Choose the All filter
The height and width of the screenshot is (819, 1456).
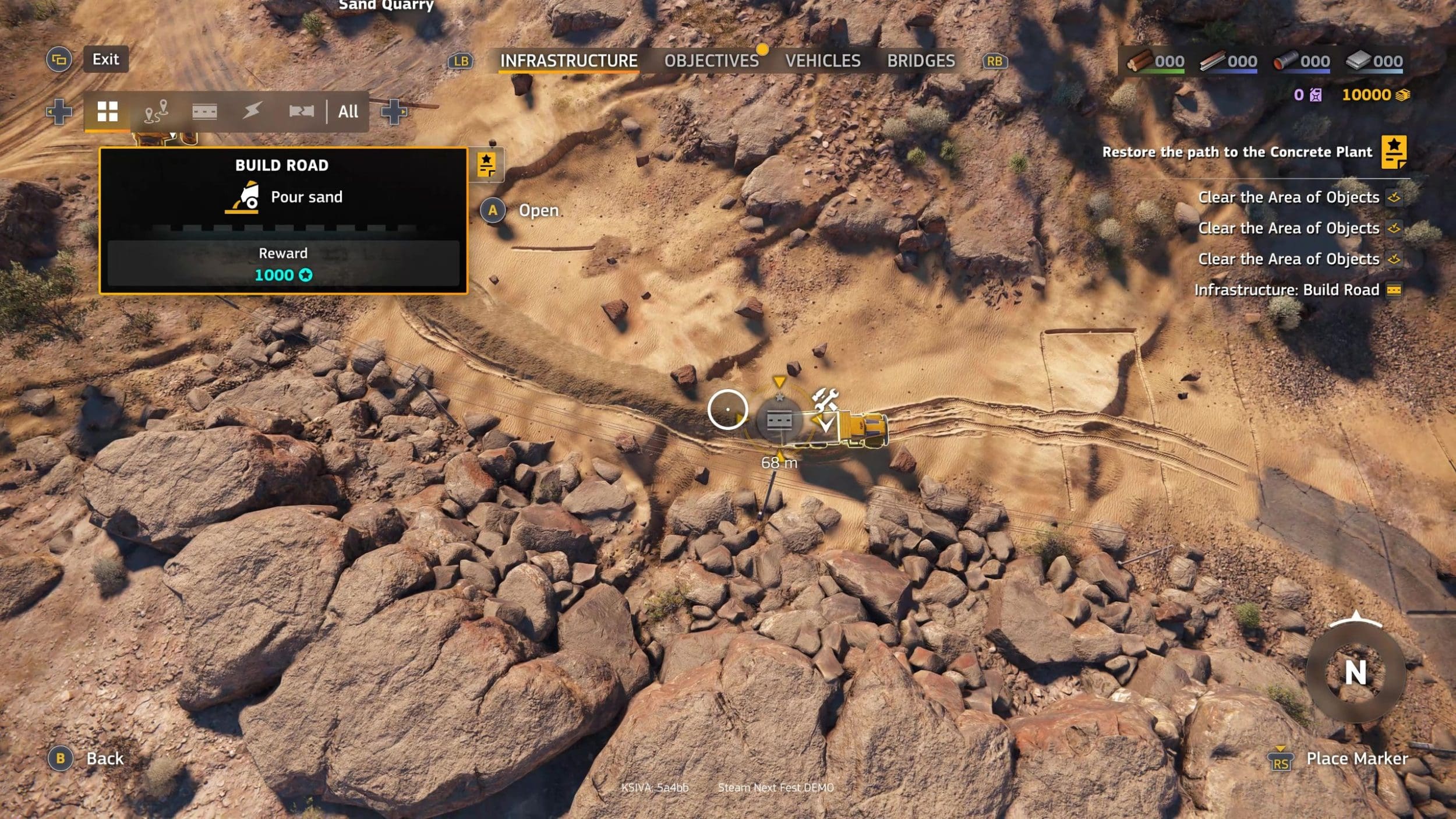(x=348, y=111)
